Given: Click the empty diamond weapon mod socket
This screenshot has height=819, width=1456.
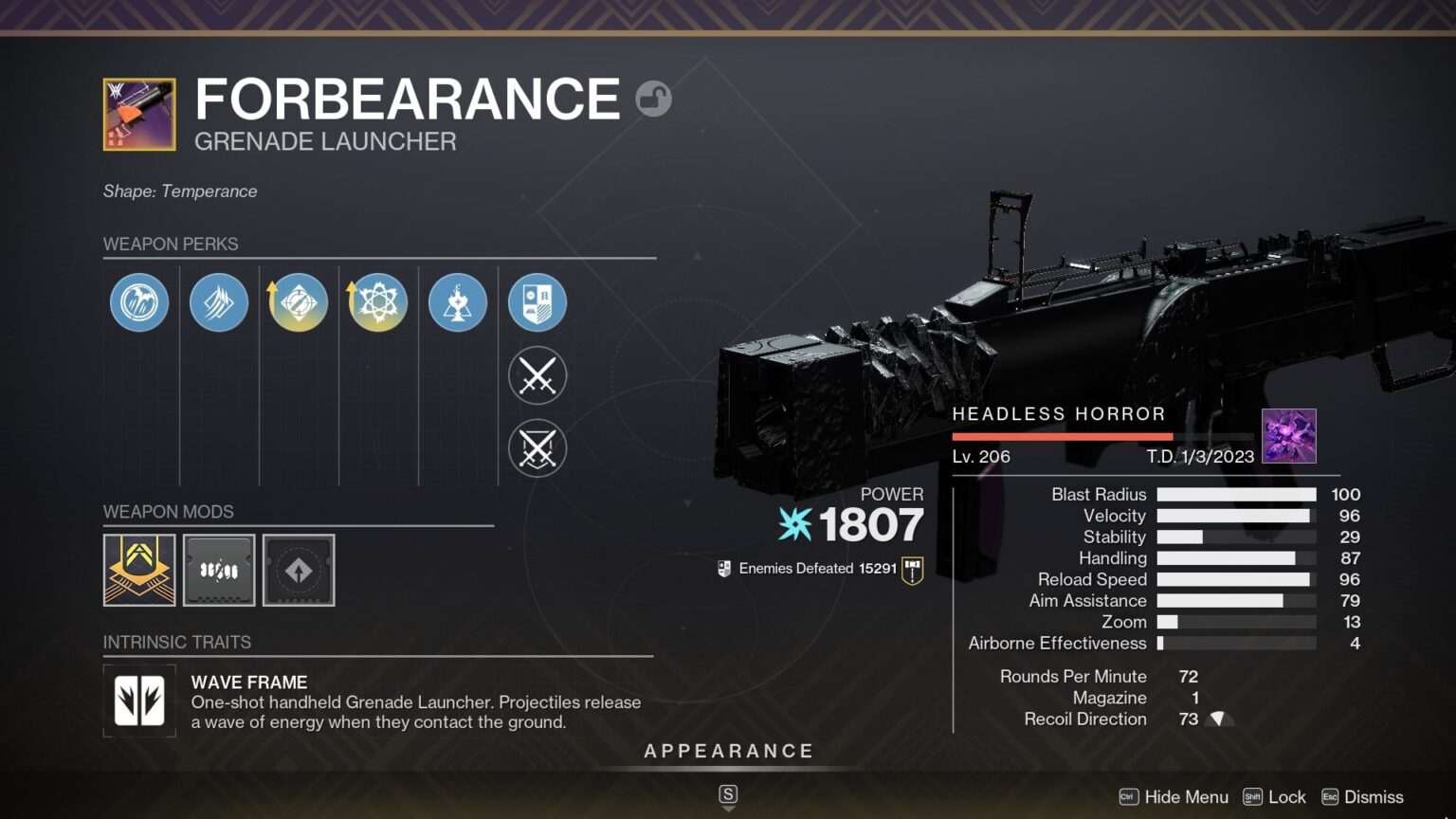Looking at the screenshot, I should coord(299,570).
